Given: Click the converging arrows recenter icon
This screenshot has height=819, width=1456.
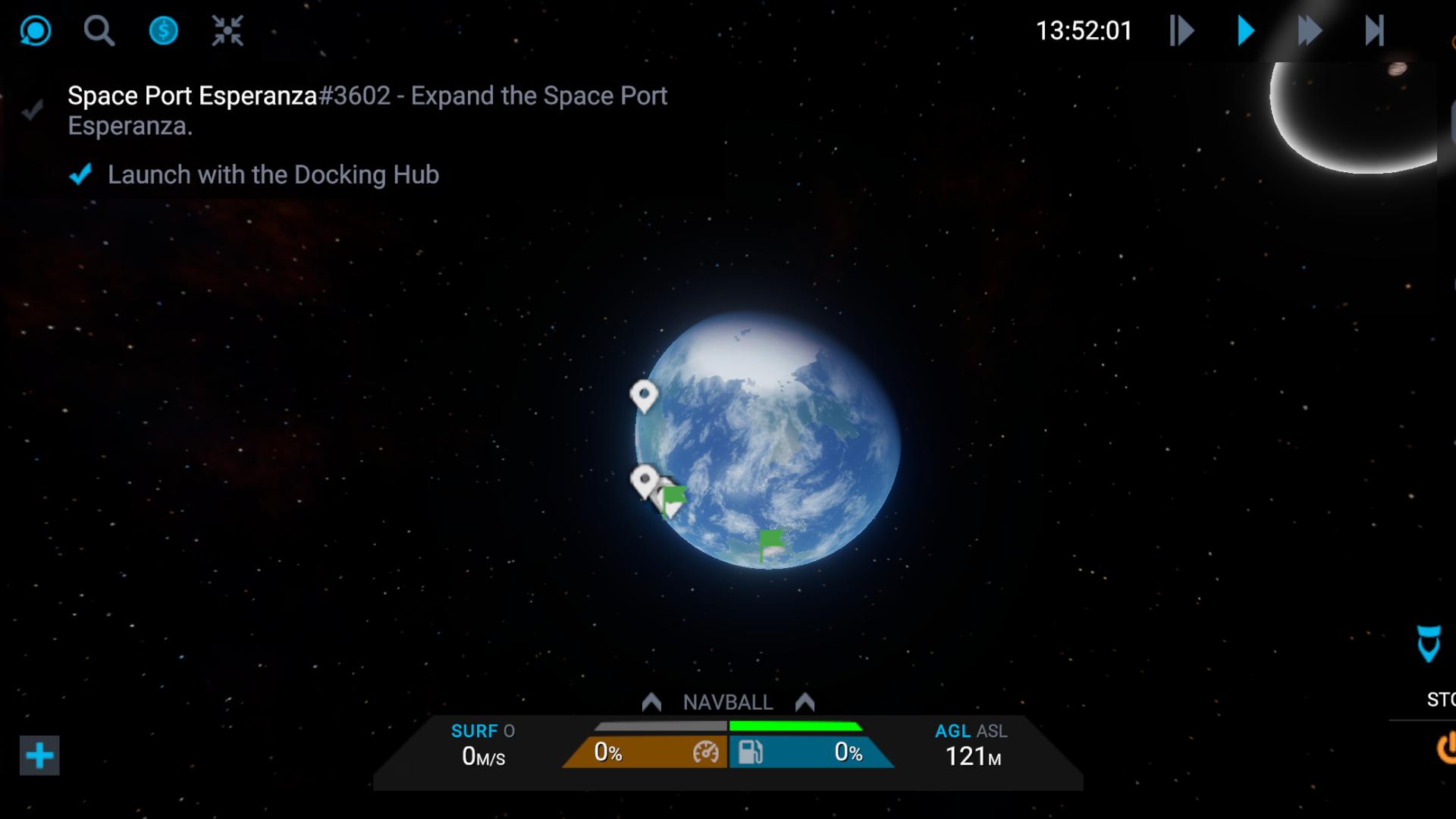Looking at the screenshot, I should [227, 31].
